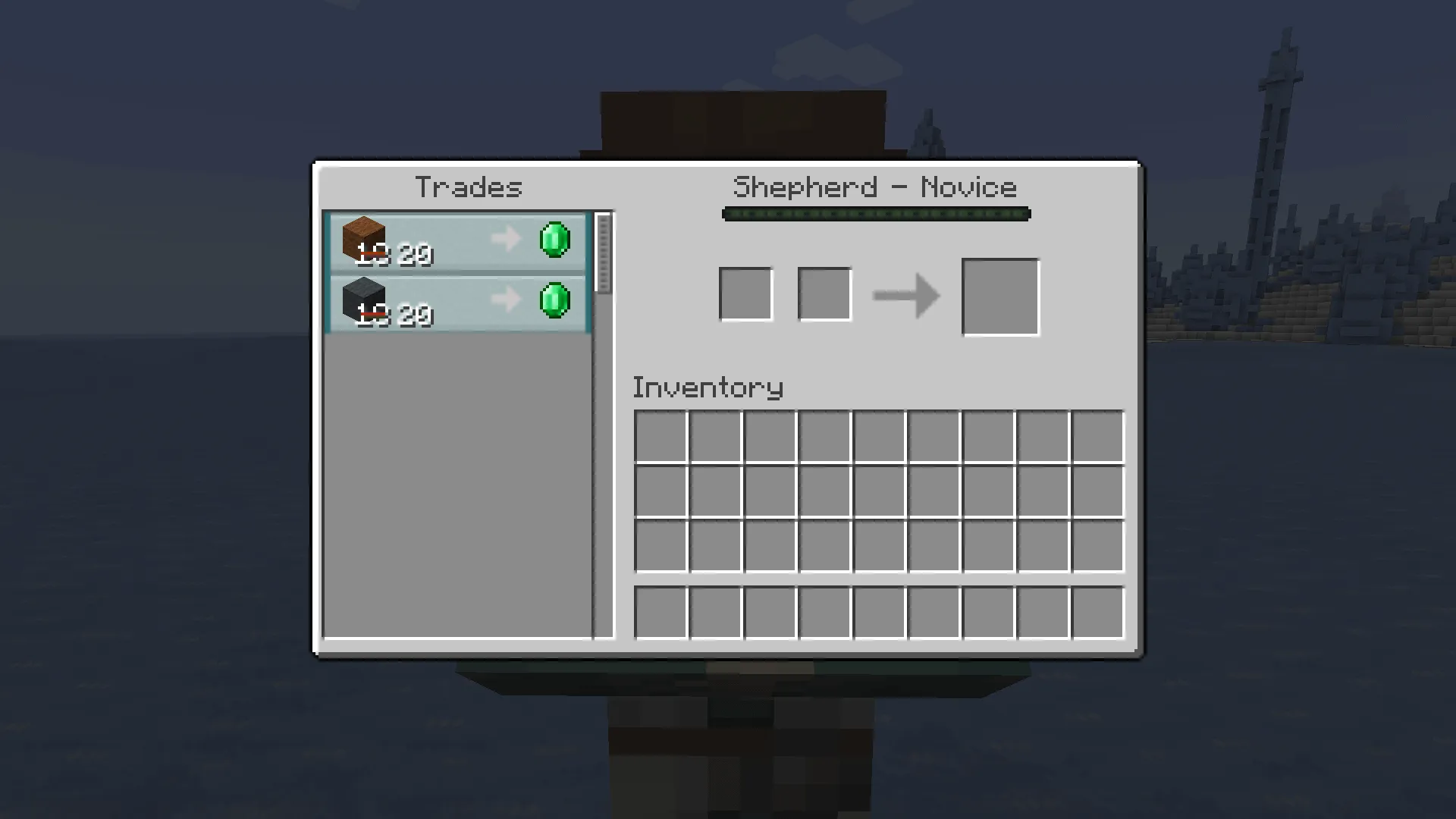Click the Shepherd - Novice title

coord(876,187)
